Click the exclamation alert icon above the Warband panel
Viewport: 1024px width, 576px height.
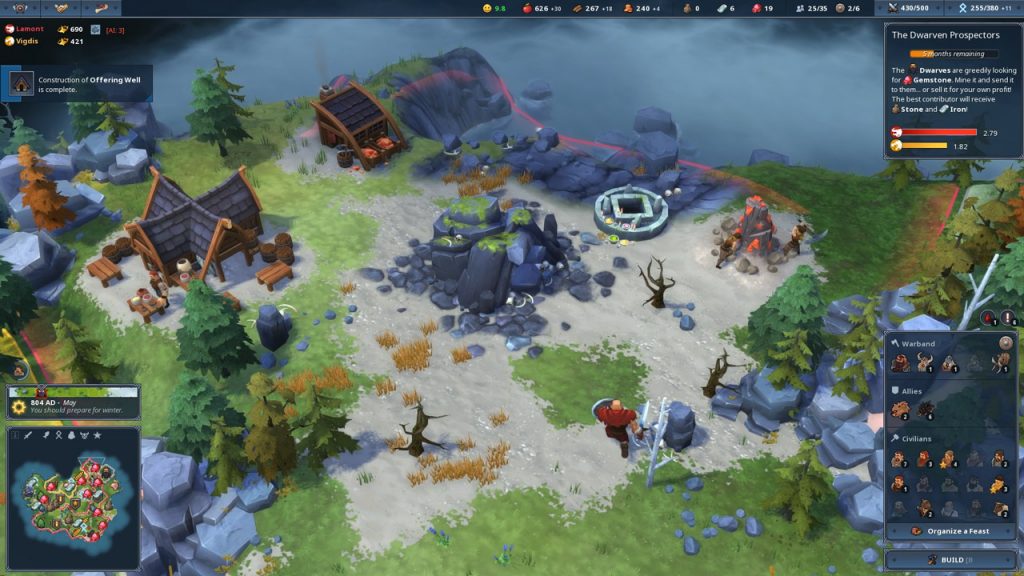1006,318
